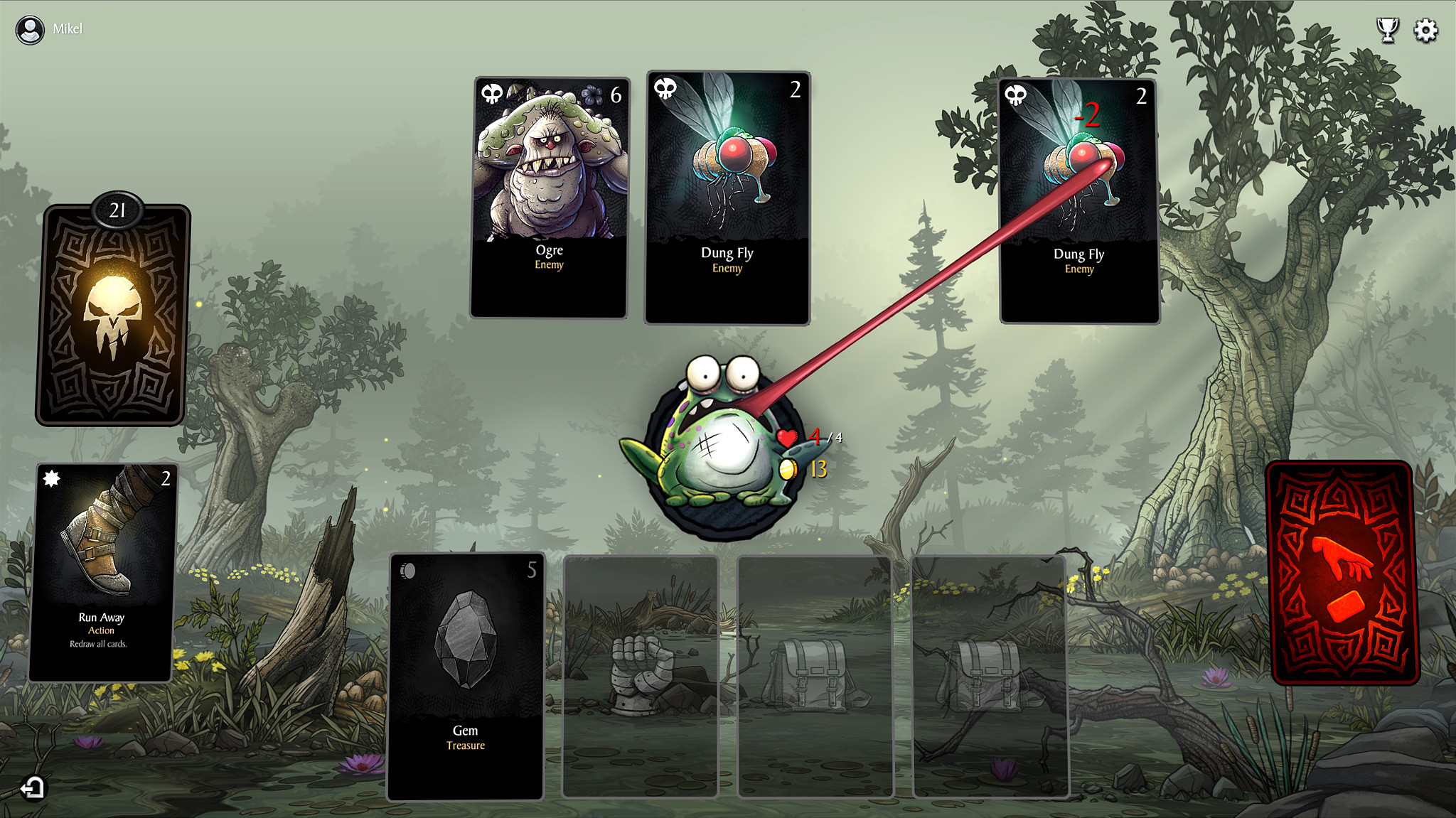Open the Mikel player profile avatar
Screen dimensions: 1456x818
pos(31,29)
